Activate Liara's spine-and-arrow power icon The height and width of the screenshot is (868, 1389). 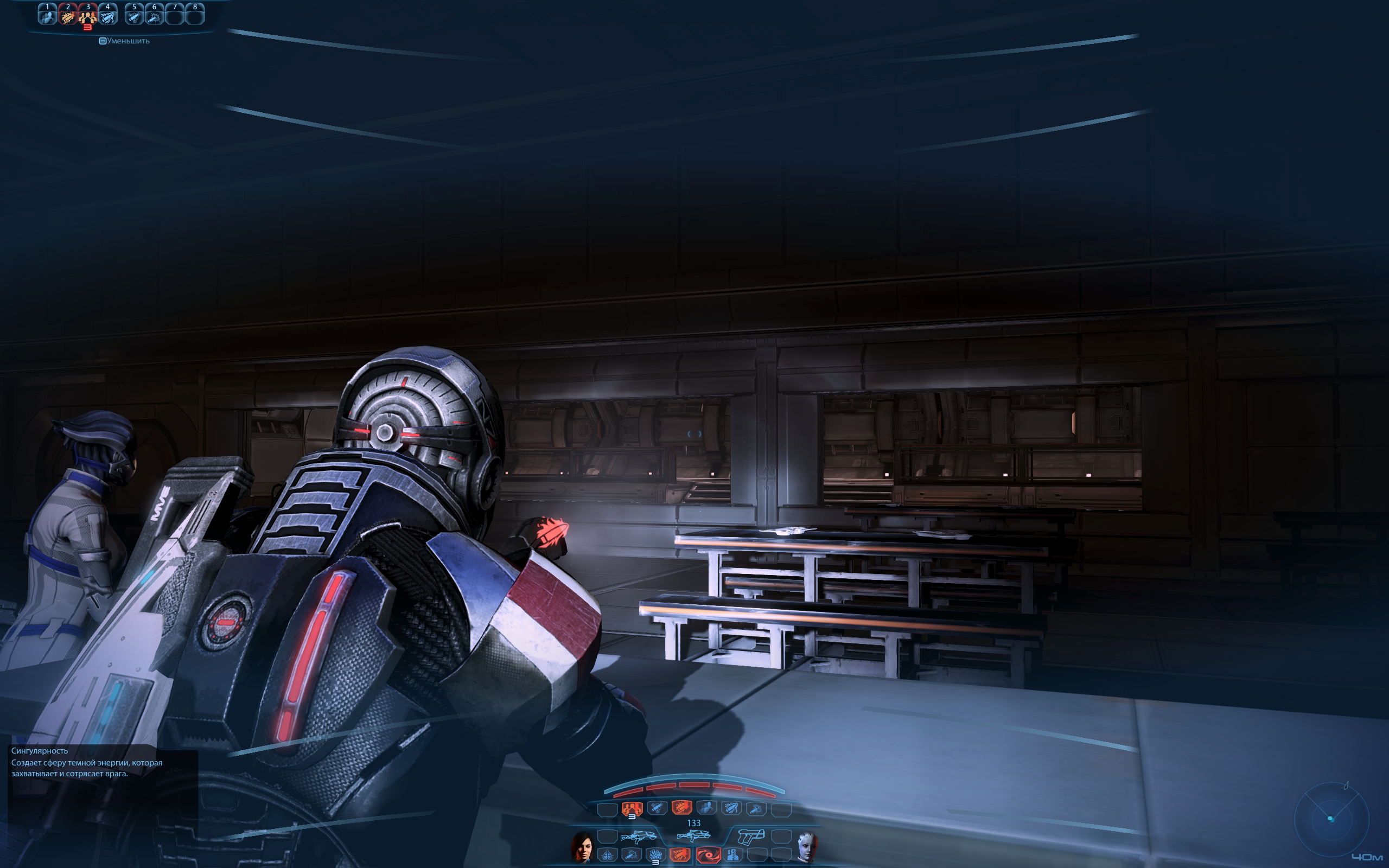(x=733, y=856)
